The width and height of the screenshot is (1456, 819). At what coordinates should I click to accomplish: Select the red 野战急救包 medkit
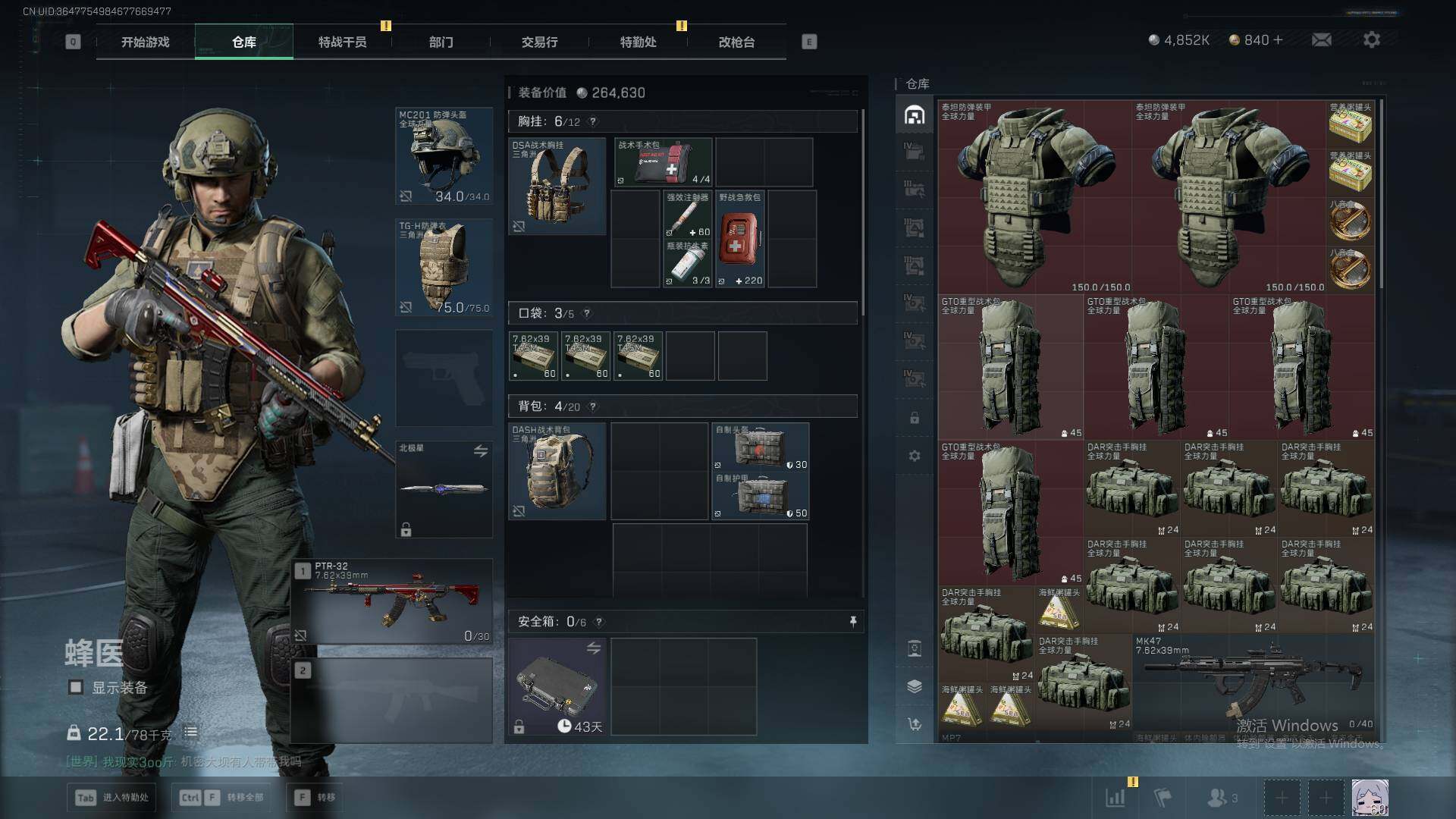[739, 239]
